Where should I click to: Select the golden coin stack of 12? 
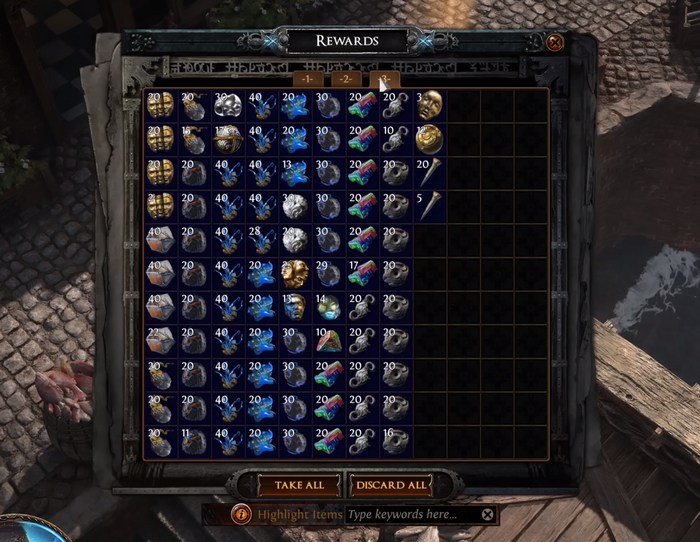[430, 139]
